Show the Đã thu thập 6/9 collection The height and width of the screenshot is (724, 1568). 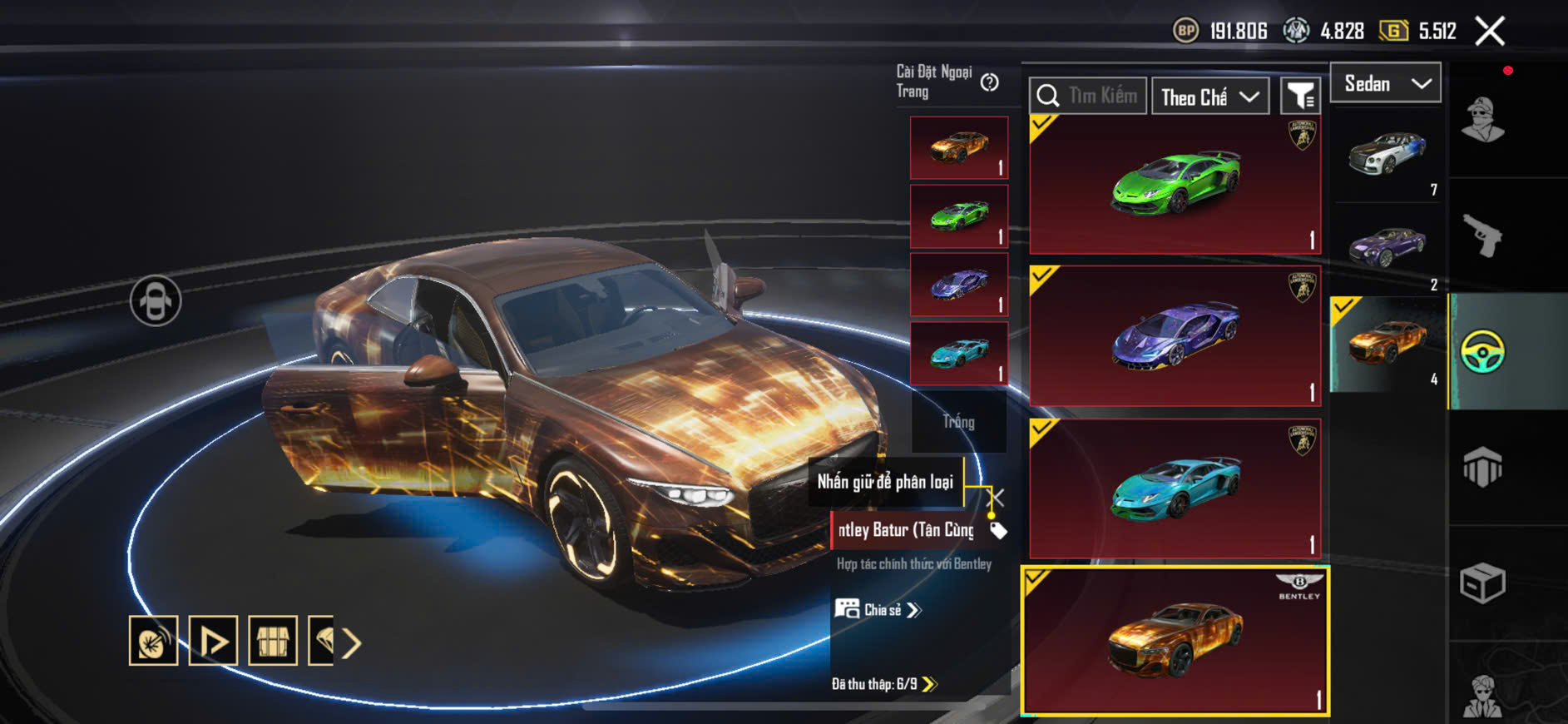883,684
